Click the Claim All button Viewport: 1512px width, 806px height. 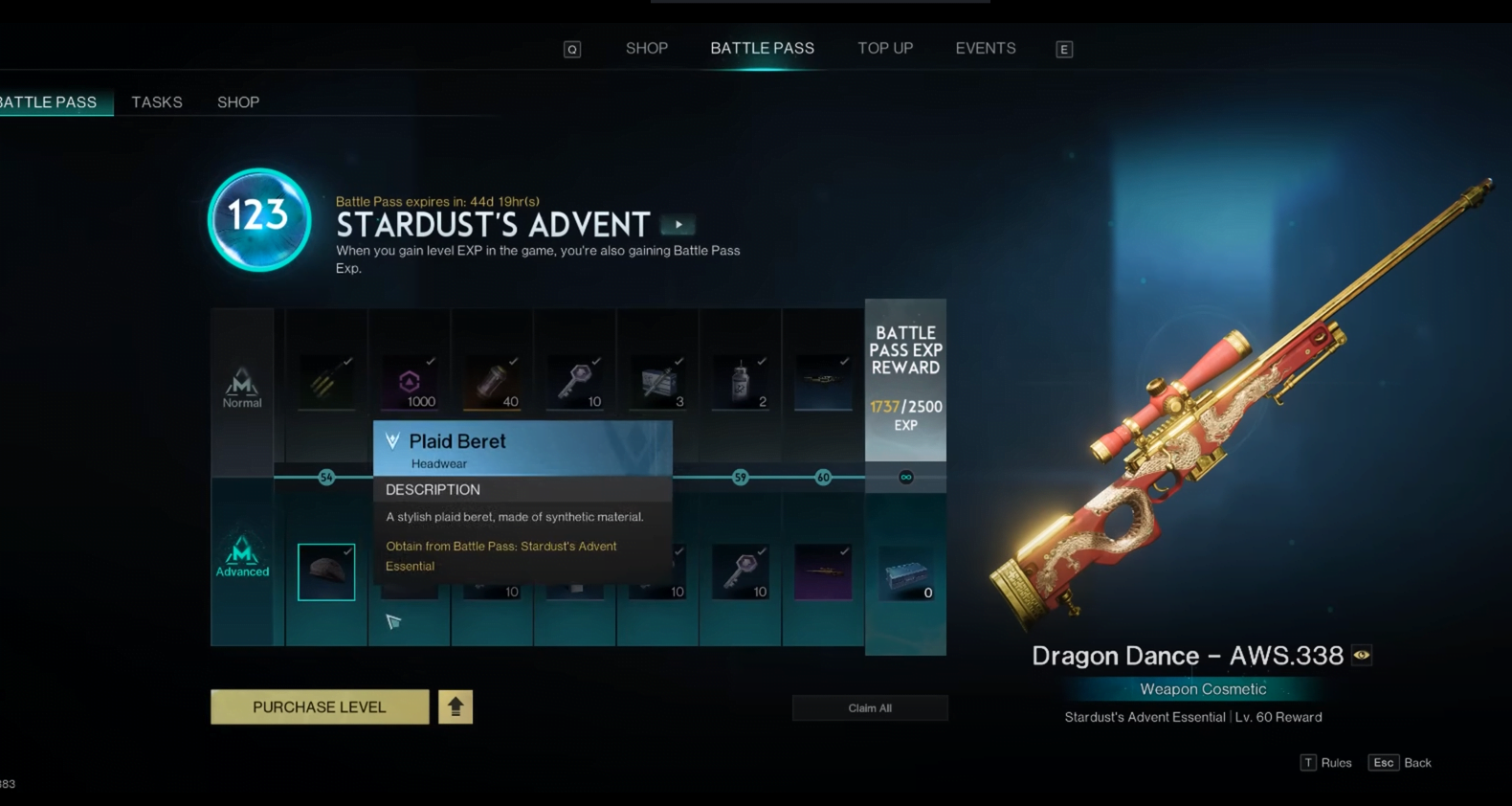coord(869,707)
